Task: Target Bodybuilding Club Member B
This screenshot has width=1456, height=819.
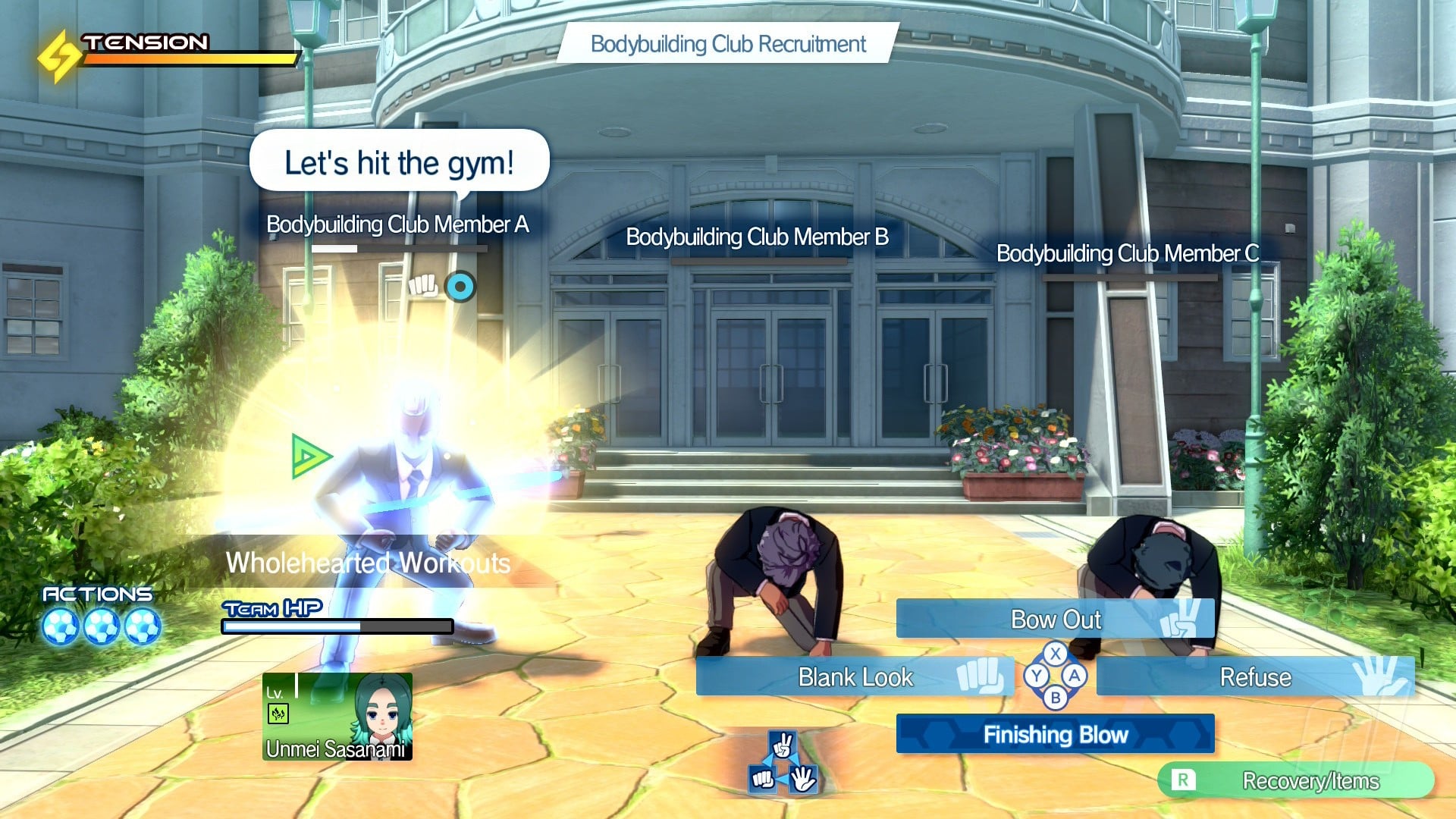Action: (757, 237)
